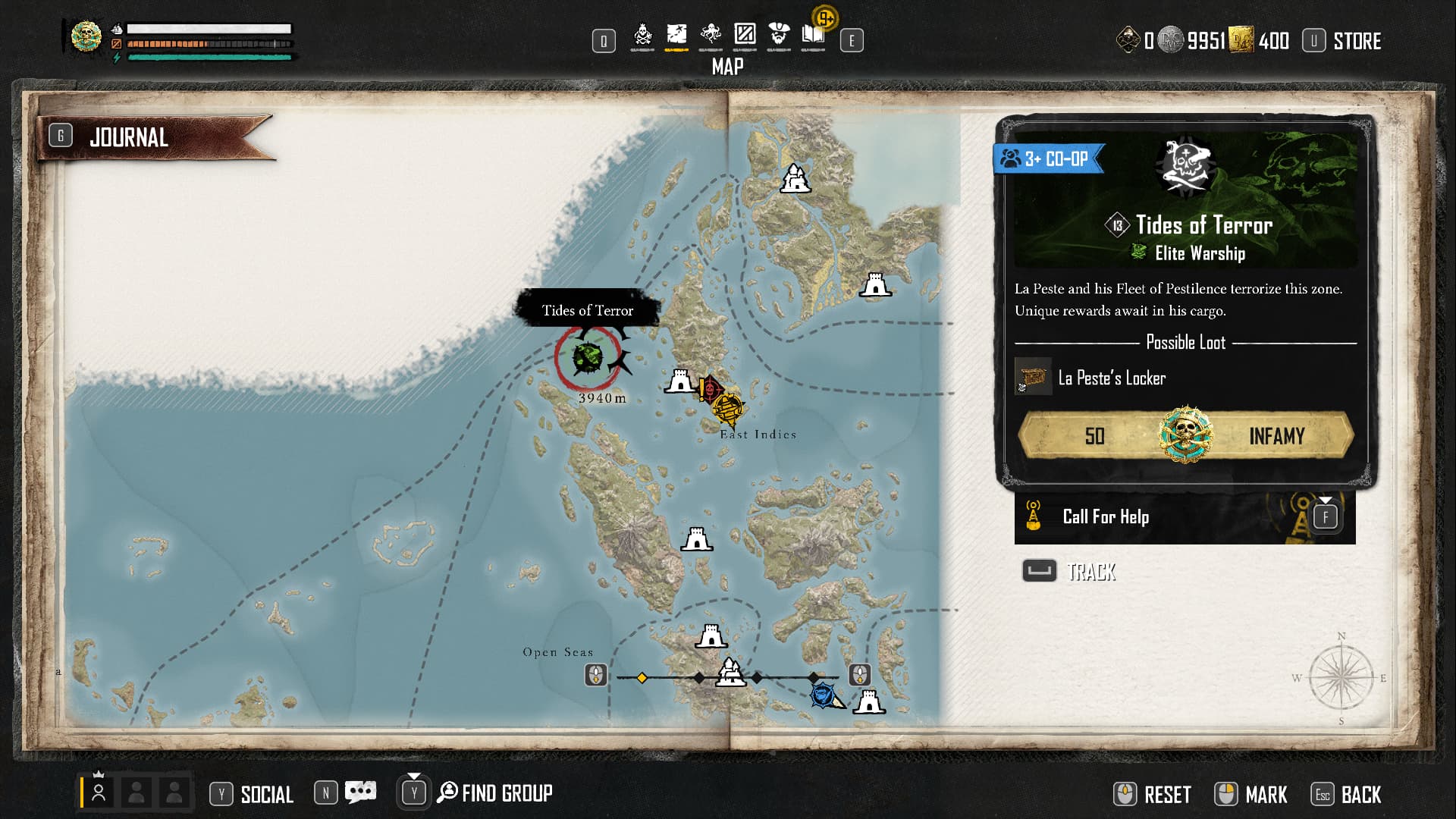This screenshot has width=1456, height=819.
Task: Select the blue player ship marker
Action: [x=824, y=695]
